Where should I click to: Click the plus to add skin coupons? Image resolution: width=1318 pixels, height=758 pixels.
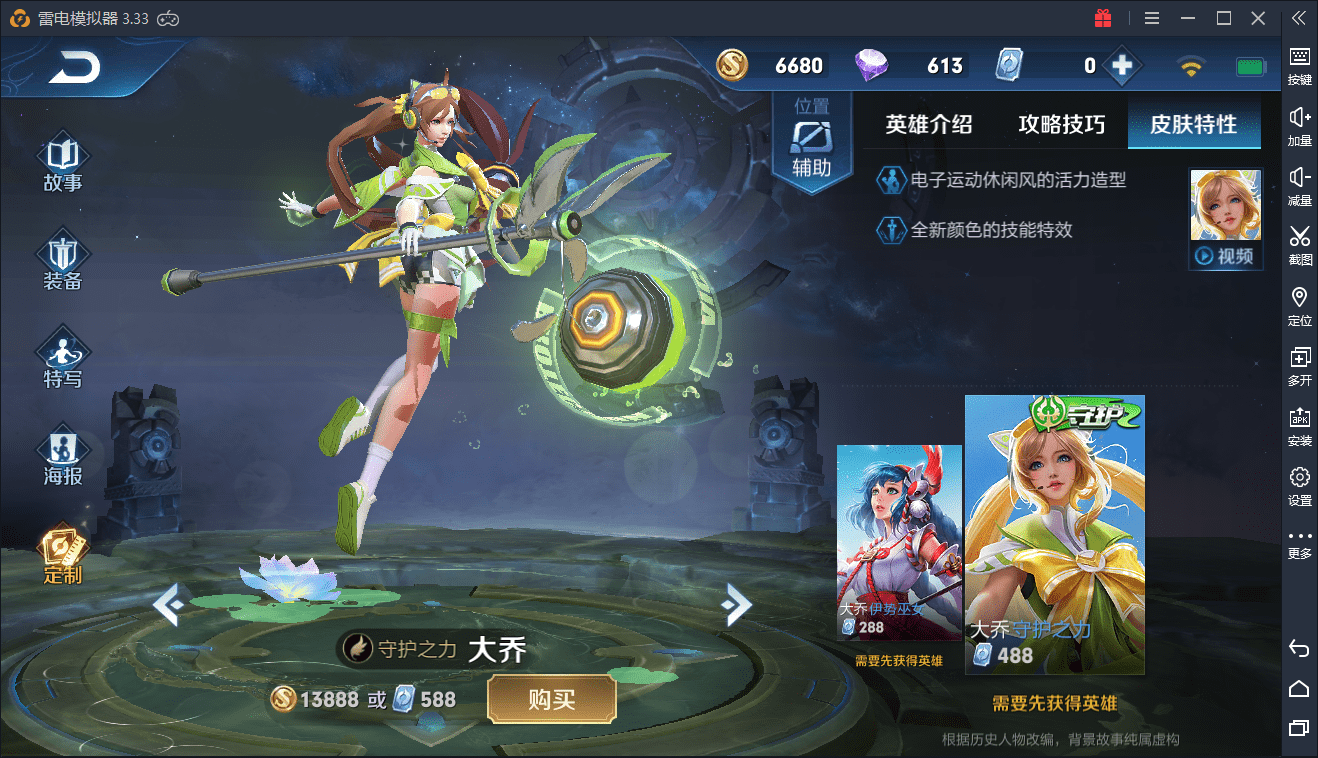point(1122,65)
